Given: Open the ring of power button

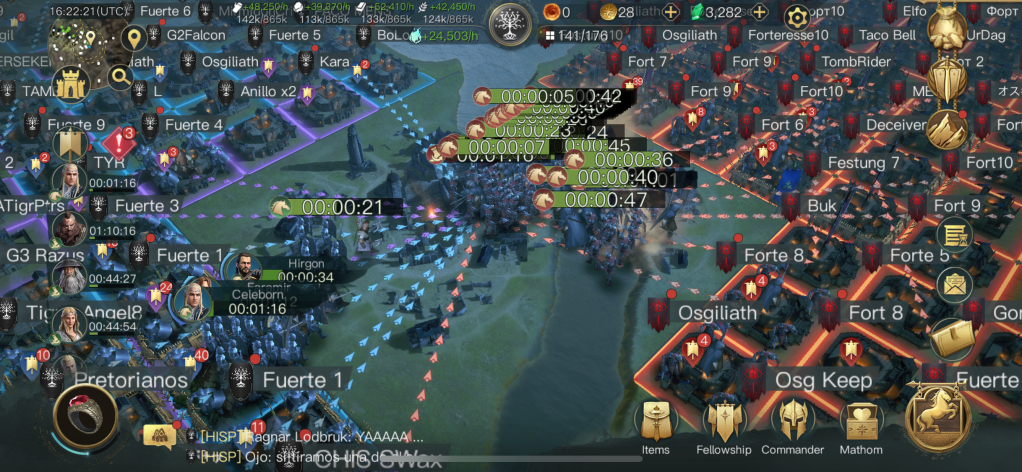Looking at the screenshot, I should click(86, 416).
